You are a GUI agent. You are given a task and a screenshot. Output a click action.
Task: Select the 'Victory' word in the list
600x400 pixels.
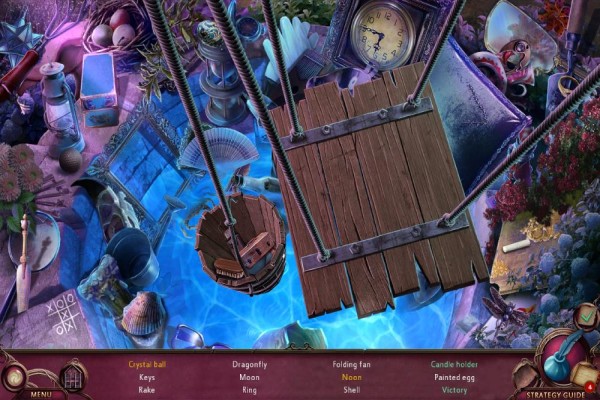[x=453, y=390]
